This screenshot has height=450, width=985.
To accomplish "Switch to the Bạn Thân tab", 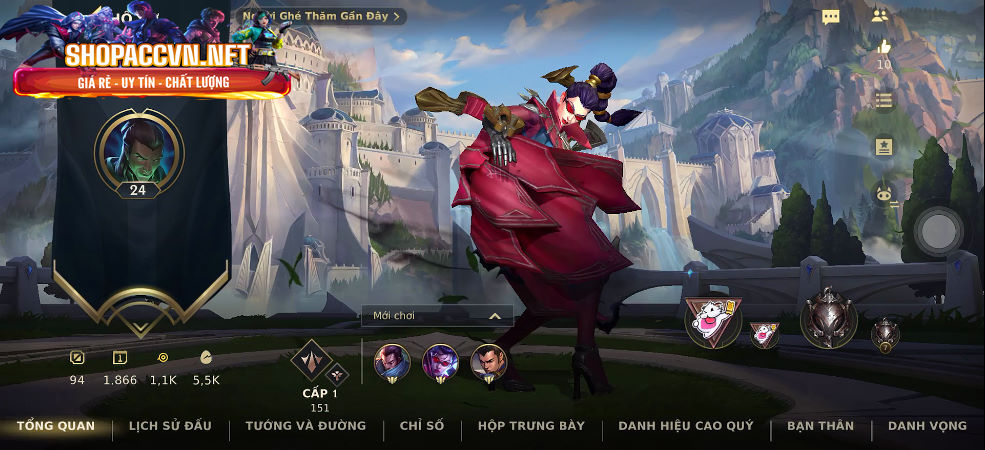I will pyautogui.click(x=820, y=426).
